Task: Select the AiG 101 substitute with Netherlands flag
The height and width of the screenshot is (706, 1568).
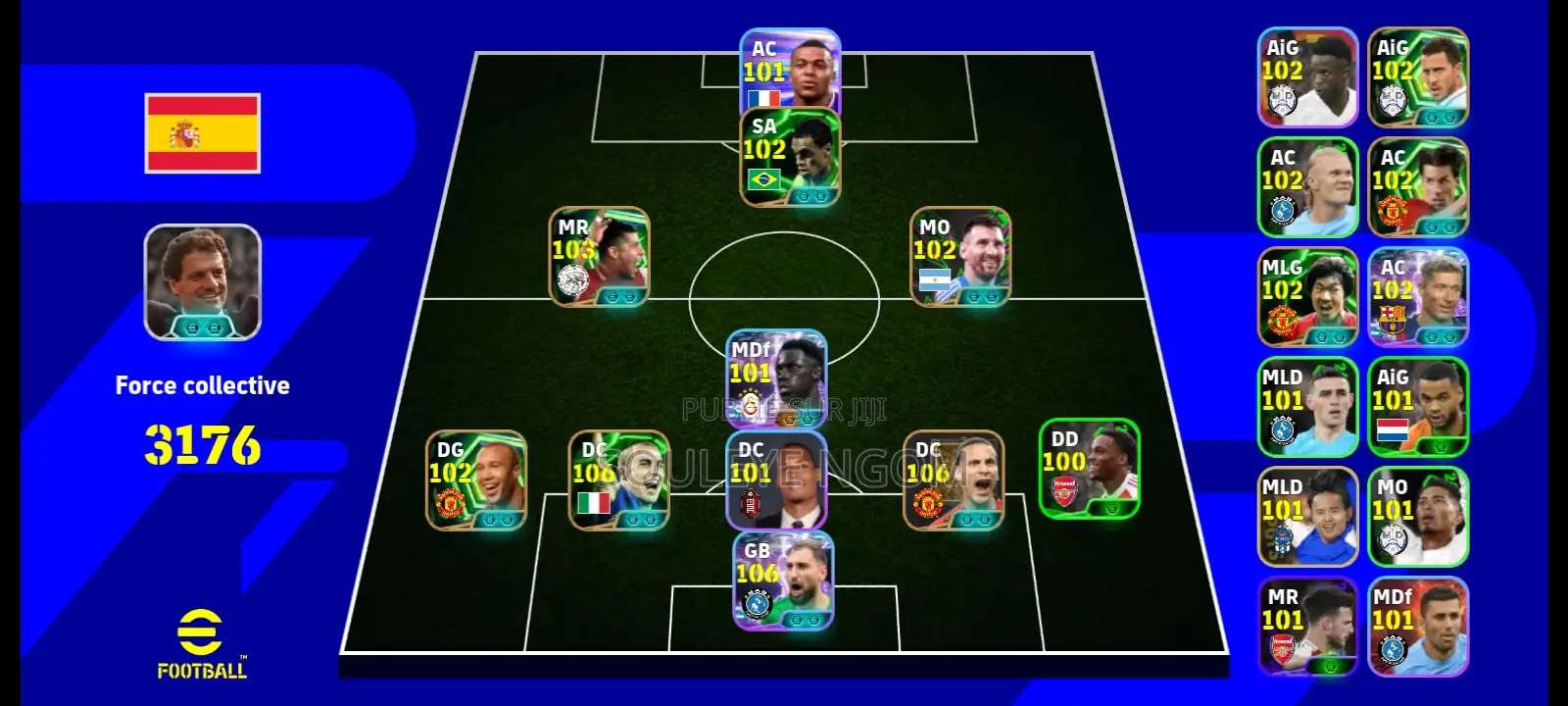Action: [1418, 407]
